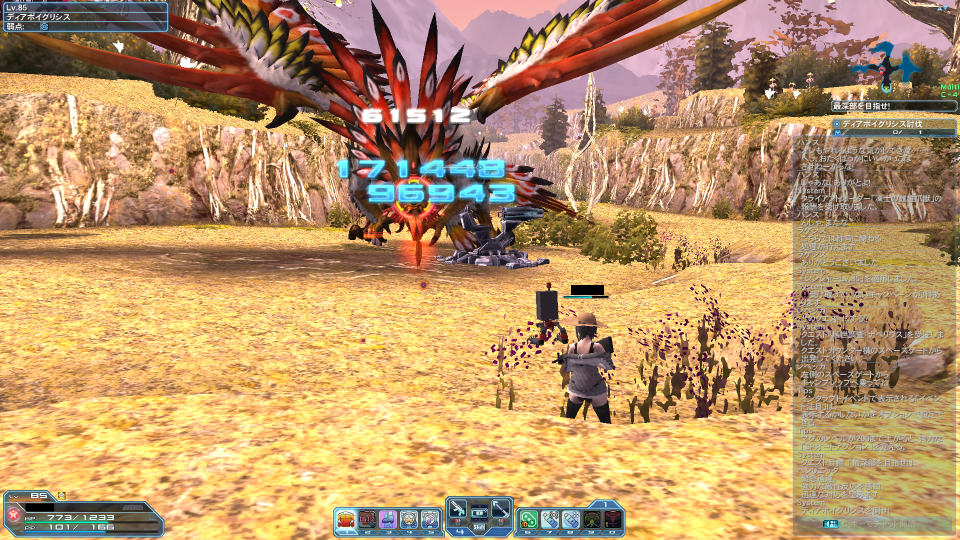The height and width of the screenshot is (540, 960).
Task: Use the purple item in hotbar slot 3
Action: (x=388, y=519)
